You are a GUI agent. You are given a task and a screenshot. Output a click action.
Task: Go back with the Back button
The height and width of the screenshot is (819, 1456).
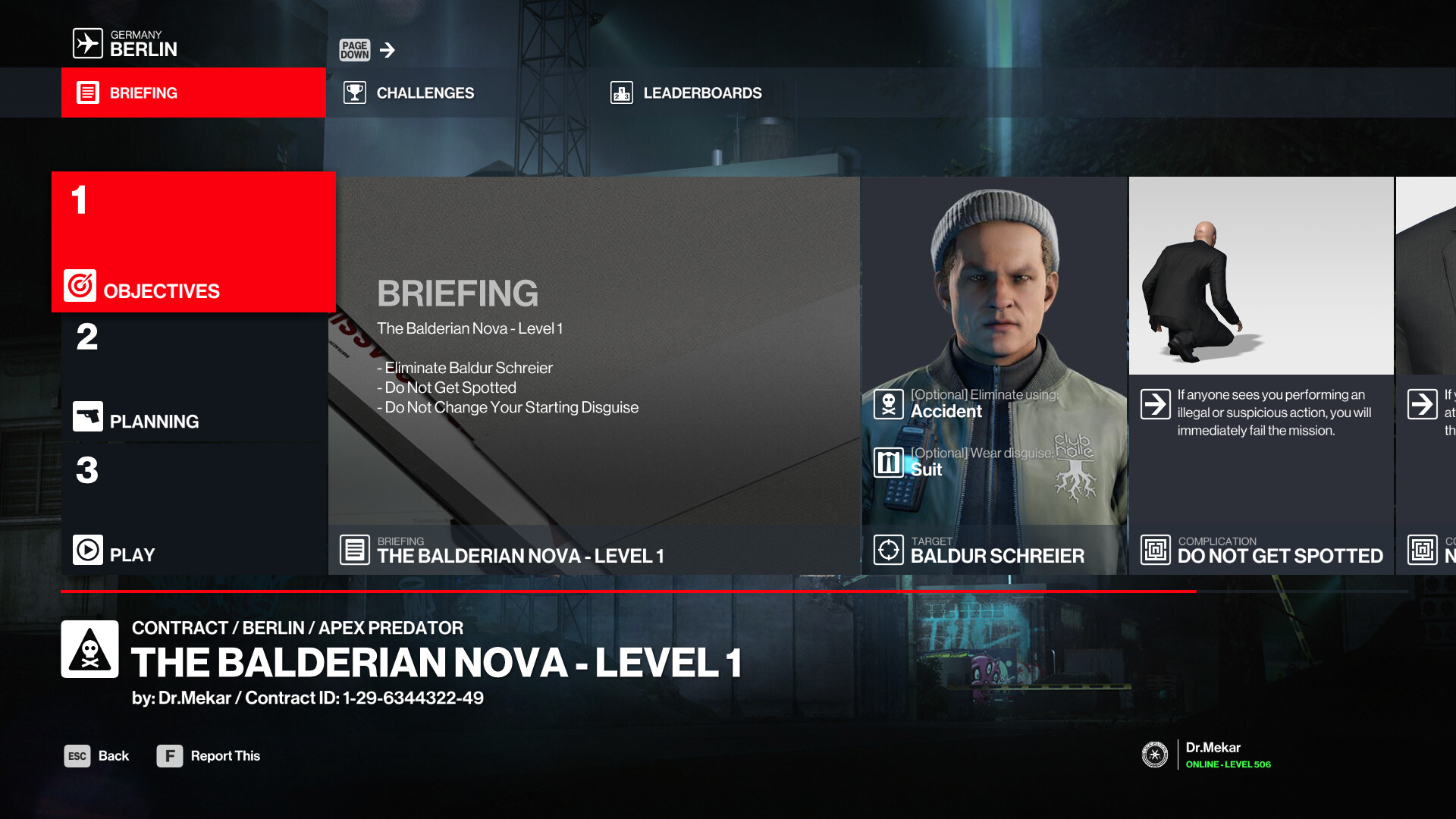click(97, 756)
